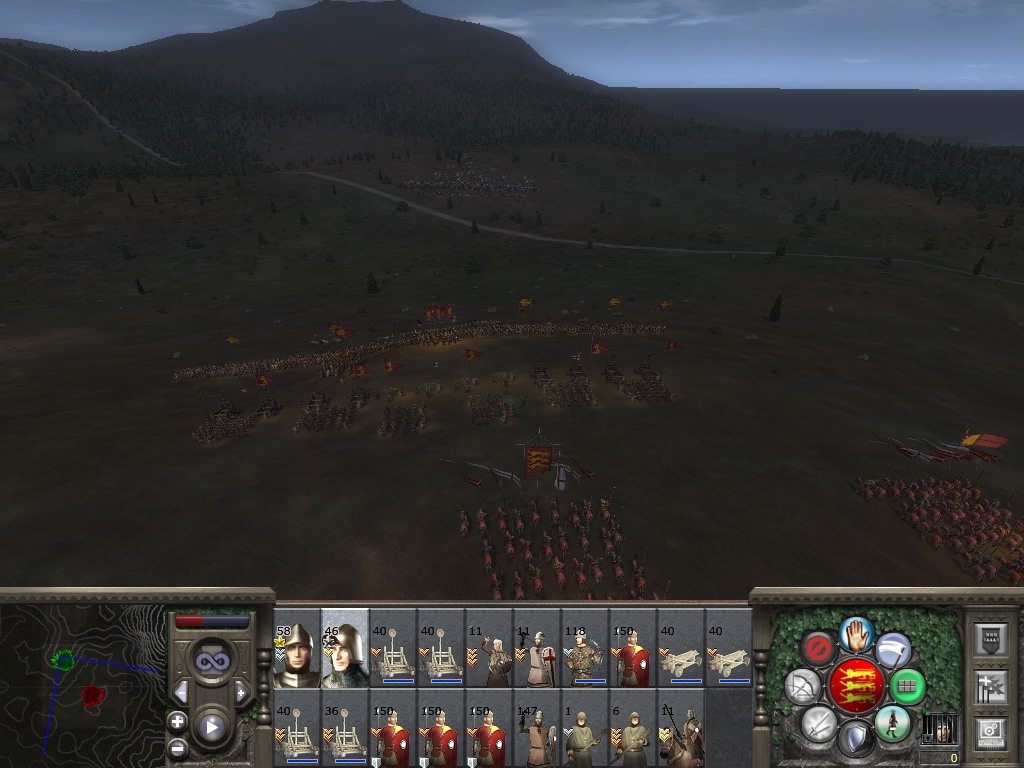1024x768 pixels.
Task: Click the tactical minimap with contour lines
Action: (82, 685)
